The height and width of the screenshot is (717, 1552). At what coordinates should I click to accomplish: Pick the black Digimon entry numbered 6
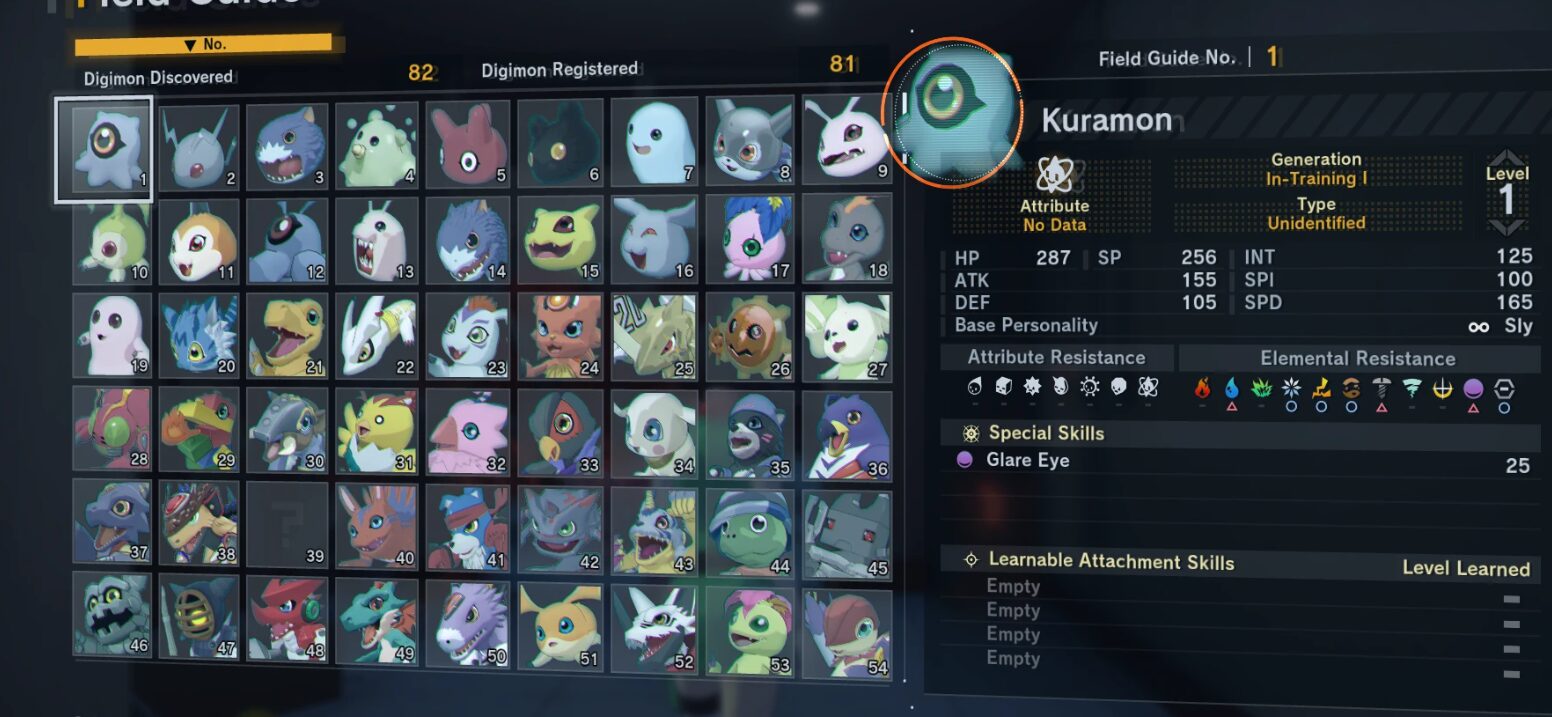[559, 143]
